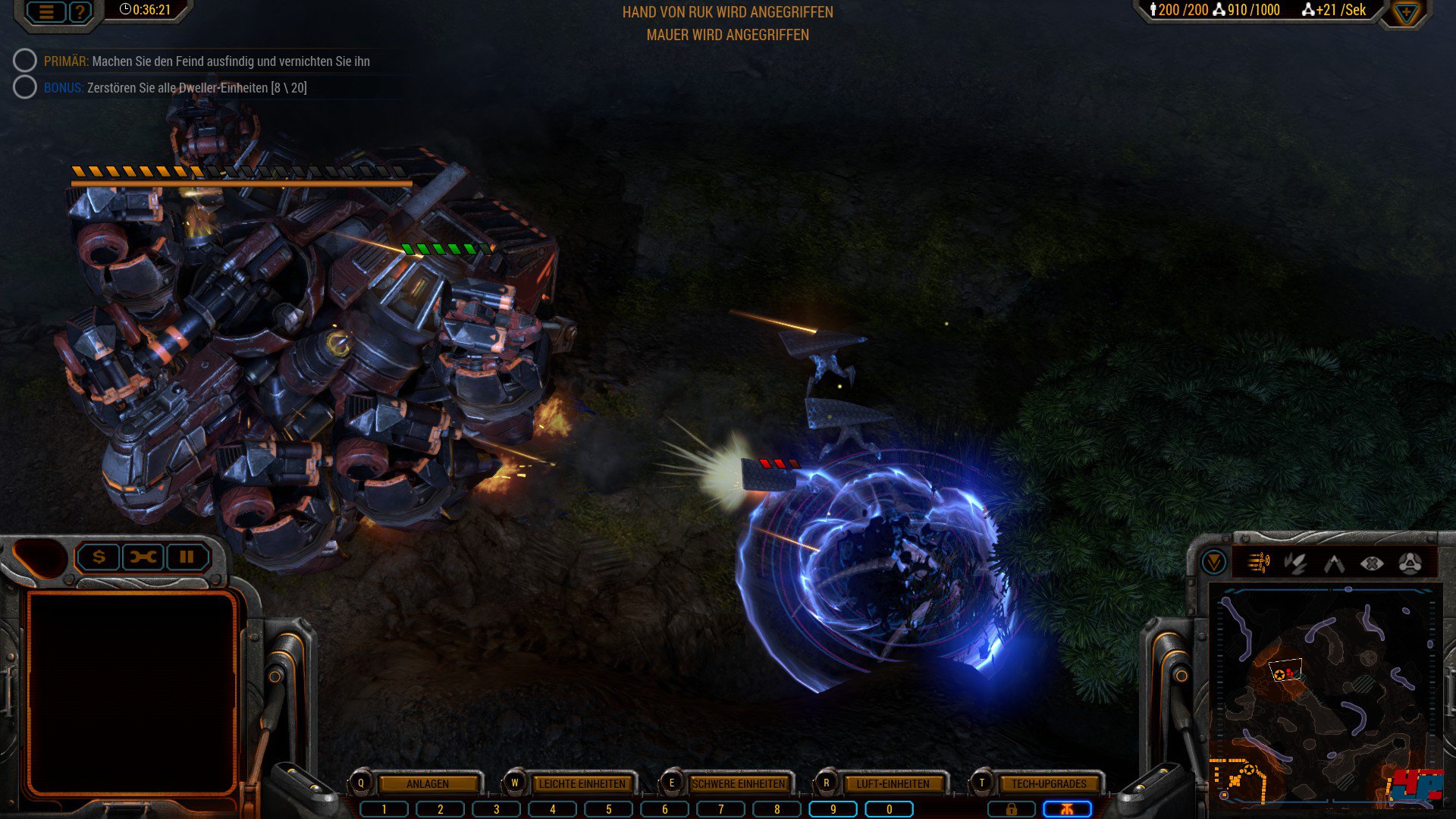
Task: Show the Luft-Einheiten tab
Action: [893, 783]
